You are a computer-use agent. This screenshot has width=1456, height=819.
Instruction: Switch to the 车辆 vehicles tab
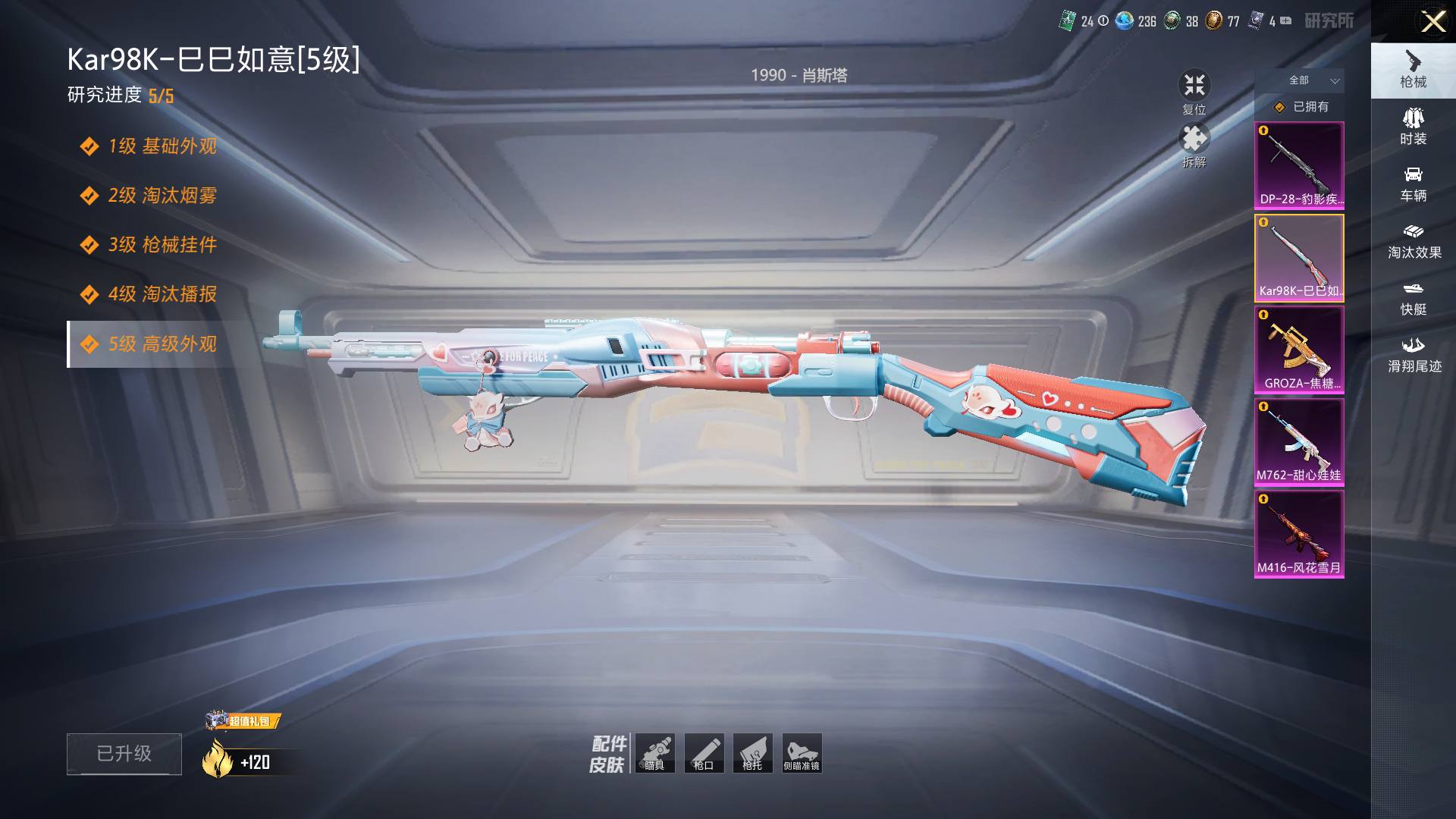click(1413, 184)
